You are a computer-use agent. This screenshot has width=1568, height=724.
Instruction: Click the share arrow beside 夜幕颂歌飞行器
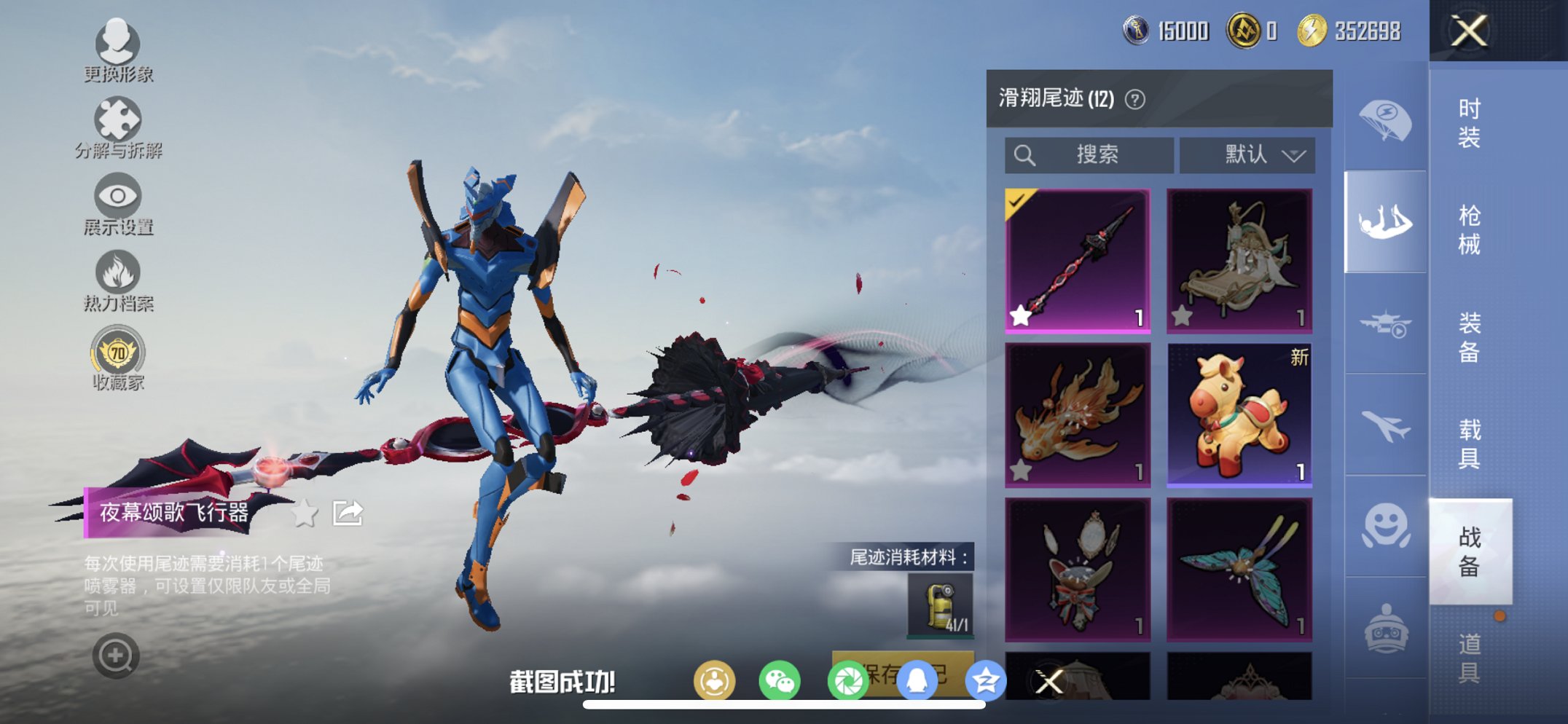click(x=348, y=511)
